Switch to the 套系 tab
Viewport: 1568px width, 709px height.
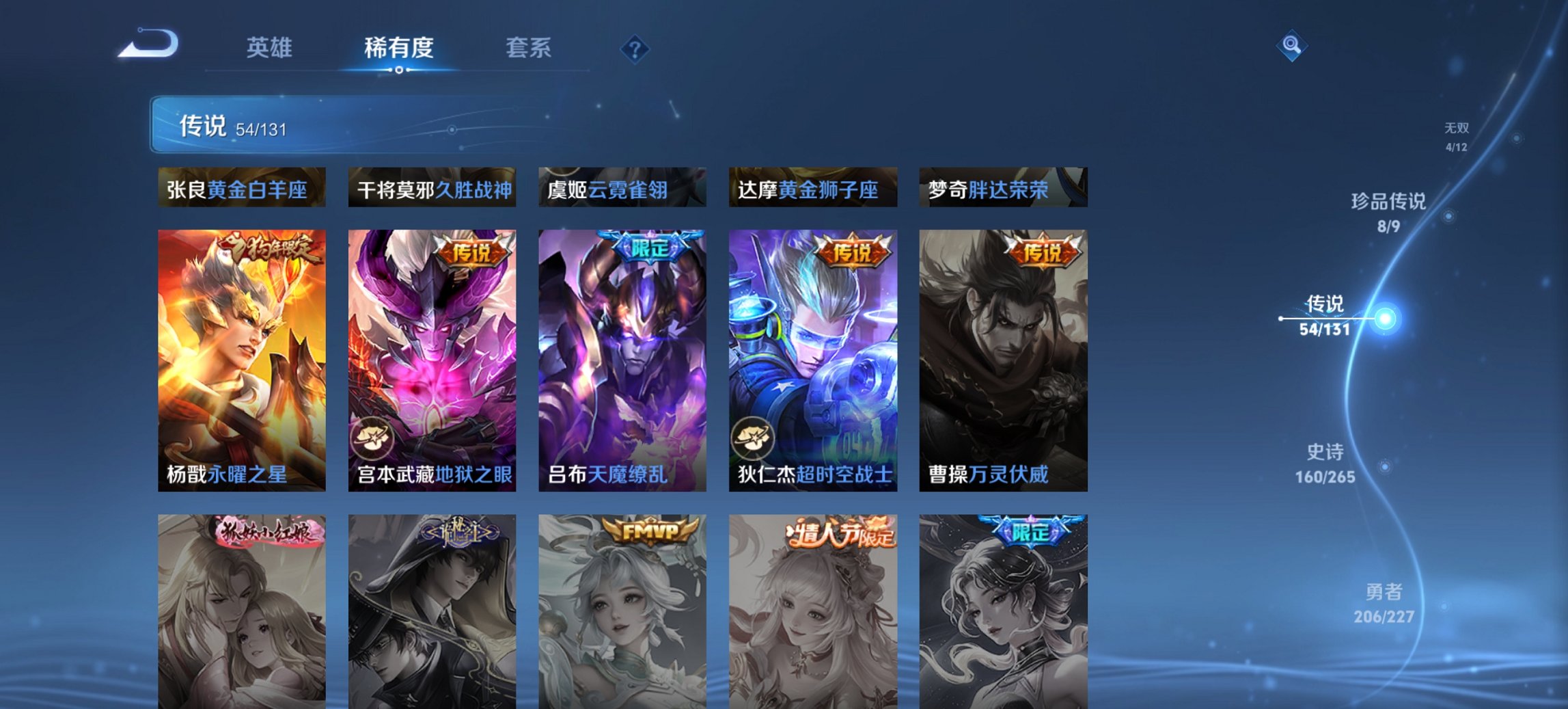[x=529, y=48]
